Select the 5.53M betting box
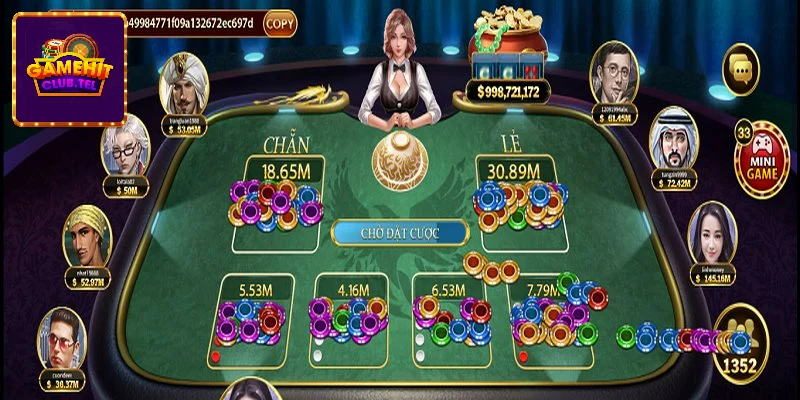This screenshot has height=400, width=800. point(257,315)
